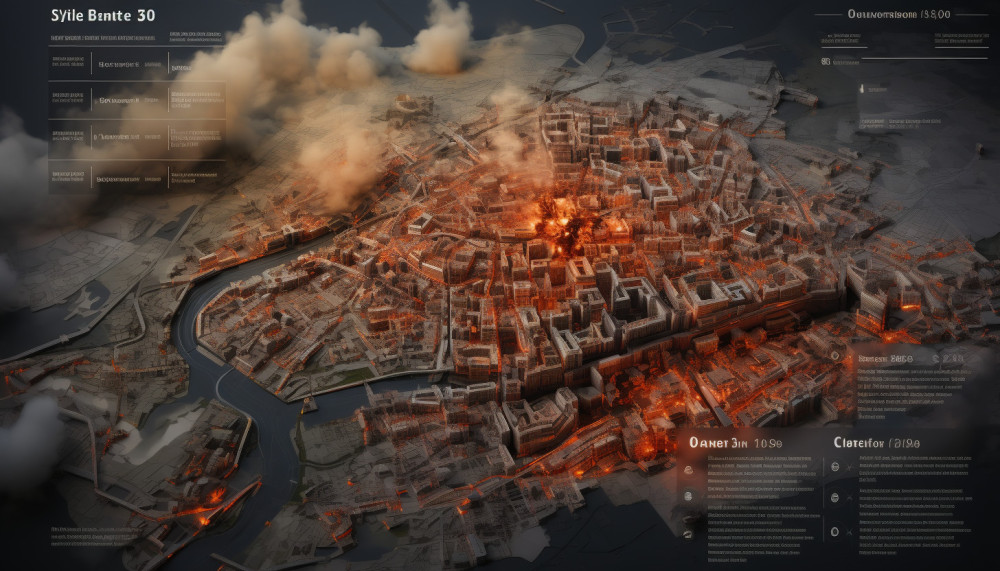Click the top round icon under Clateifox

[836, 466]
